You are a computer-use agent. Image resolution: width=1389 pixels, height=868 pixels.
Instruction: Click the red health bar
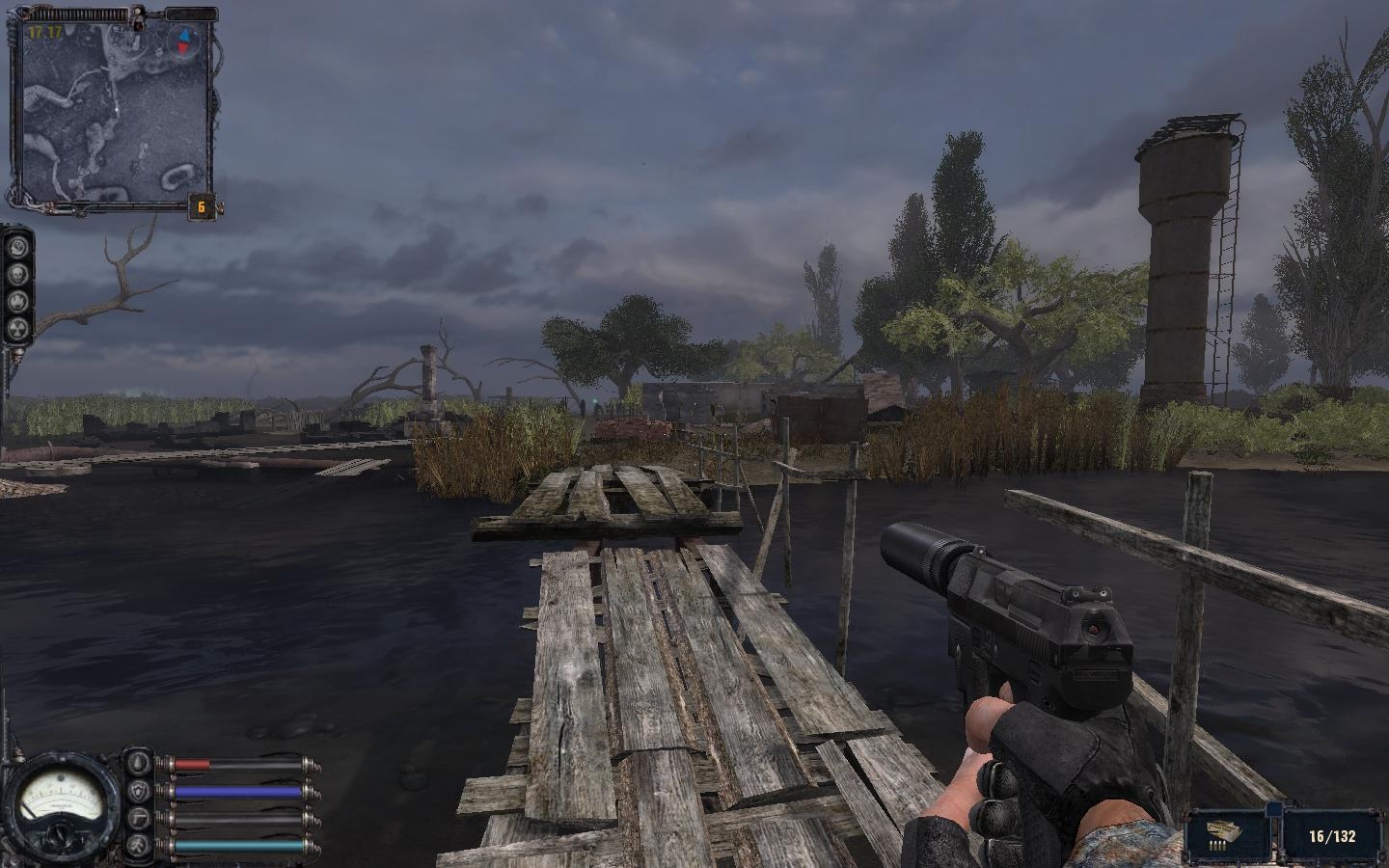click(x=193, y=763)
